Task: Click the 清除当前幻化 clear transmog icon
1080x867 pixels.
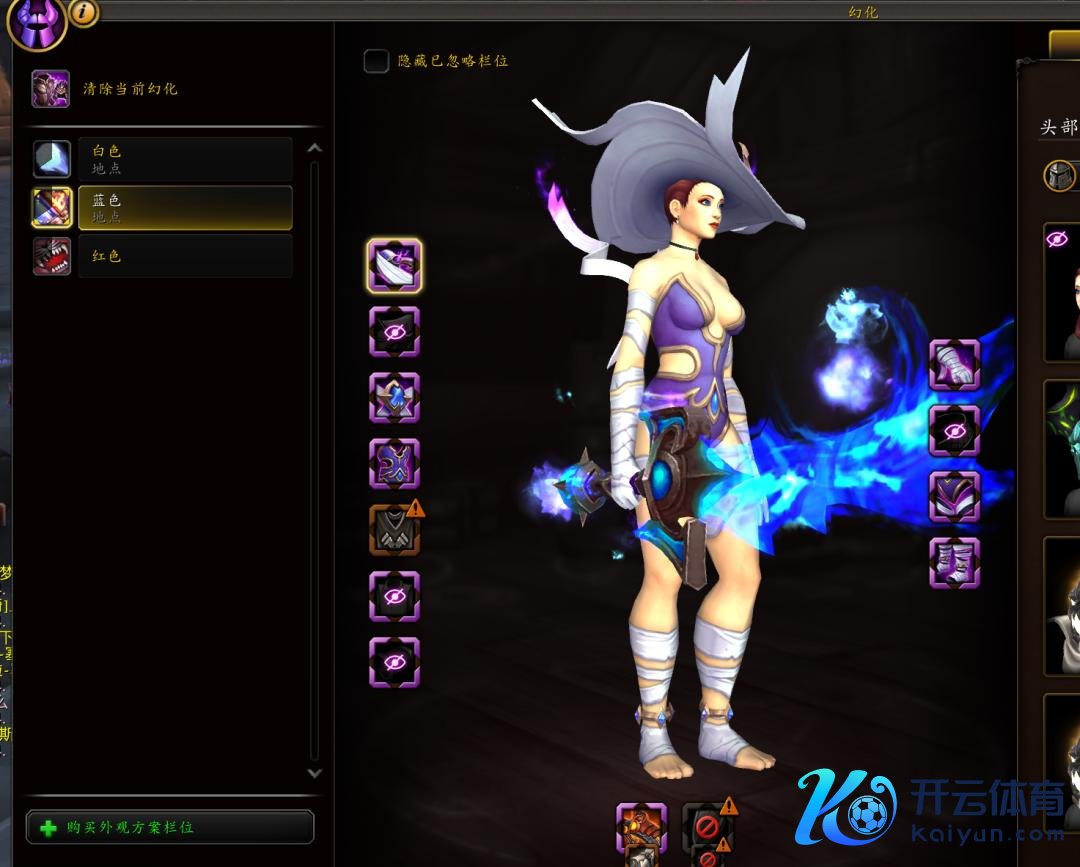Action: (51, 89)
